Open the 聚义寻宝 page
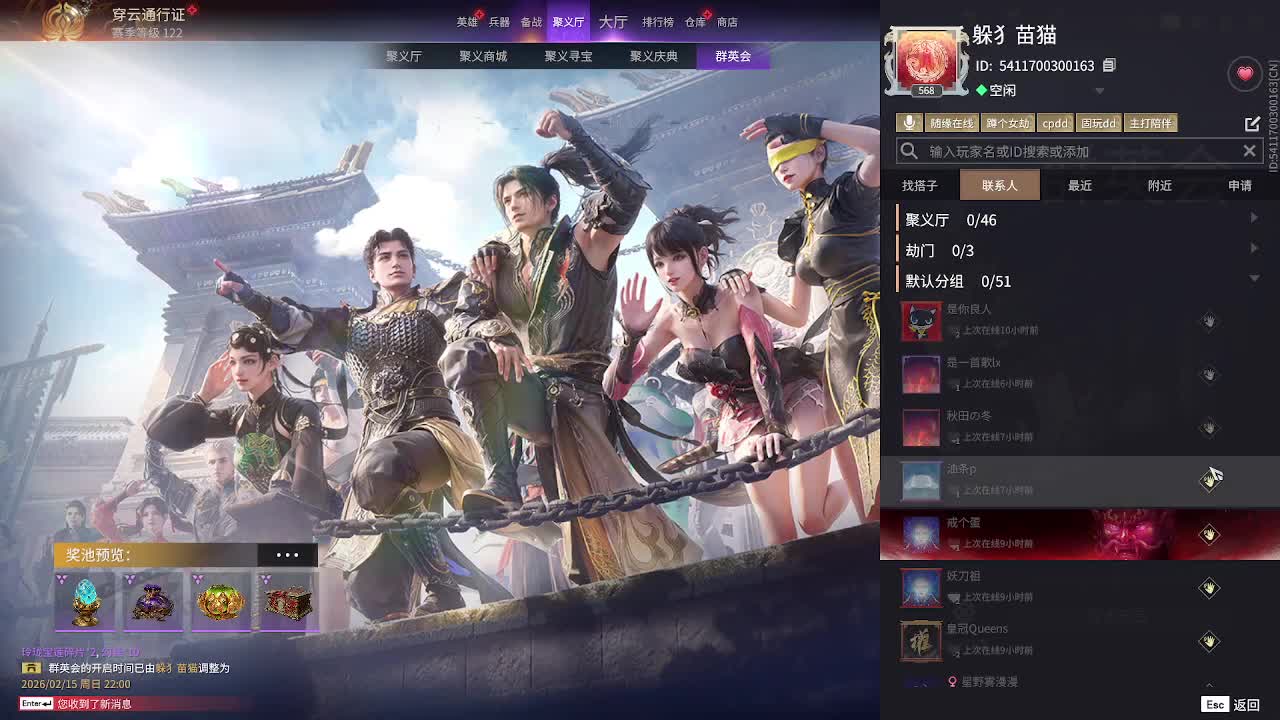 570,56
